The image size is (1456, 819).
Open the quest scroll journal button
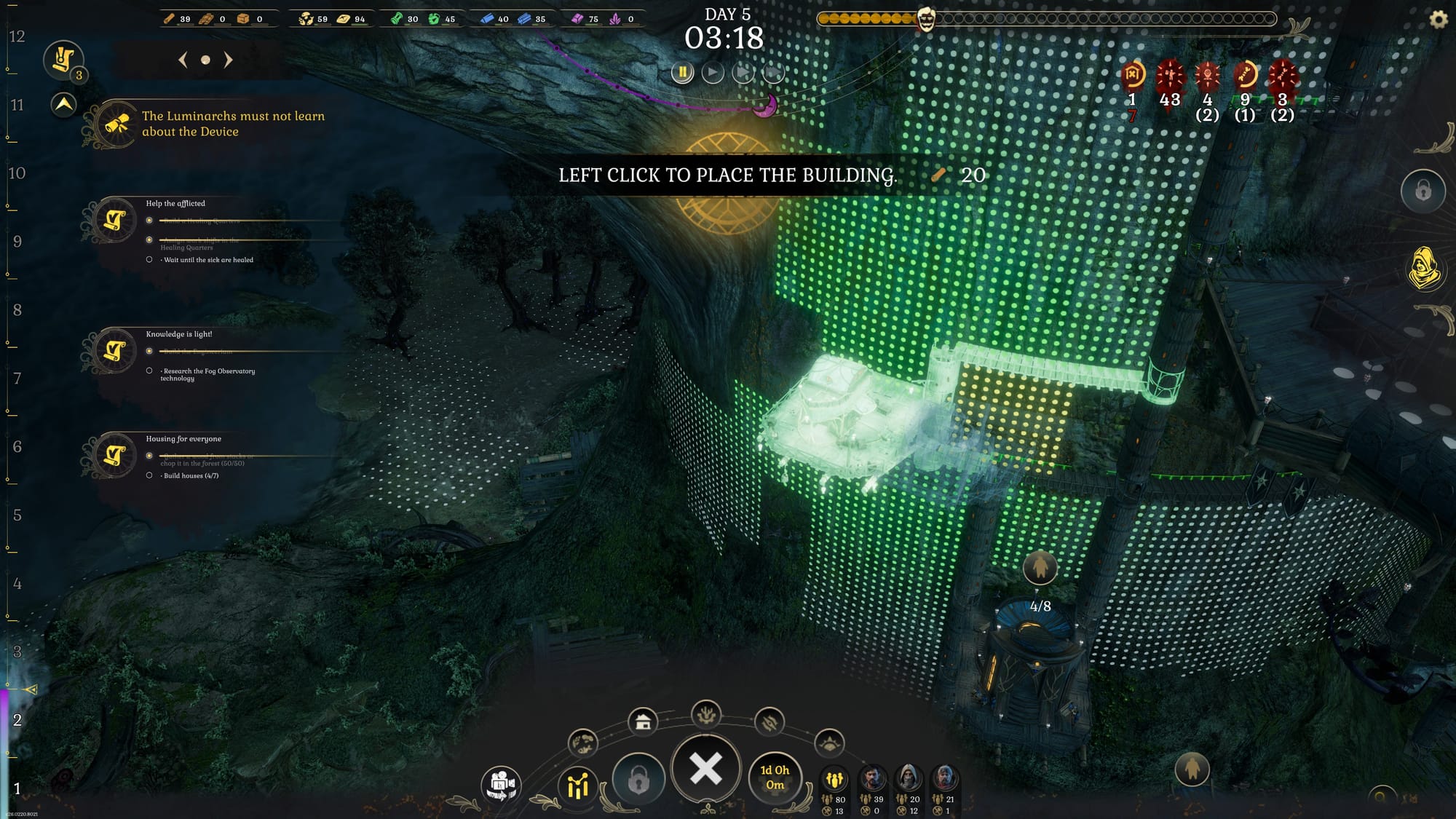coord(63,60)
